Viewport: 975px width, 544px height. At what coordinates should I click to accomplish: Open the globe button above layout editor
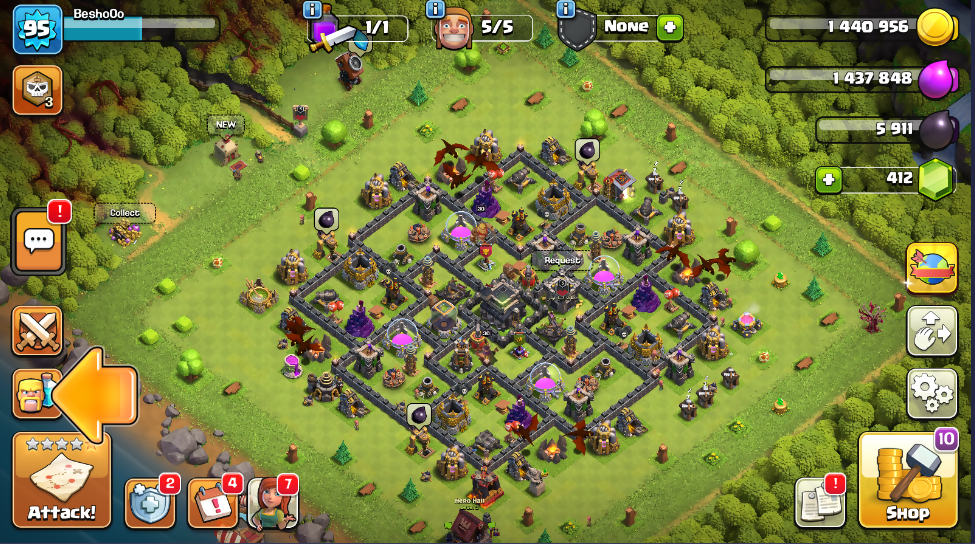click(931, 268)
